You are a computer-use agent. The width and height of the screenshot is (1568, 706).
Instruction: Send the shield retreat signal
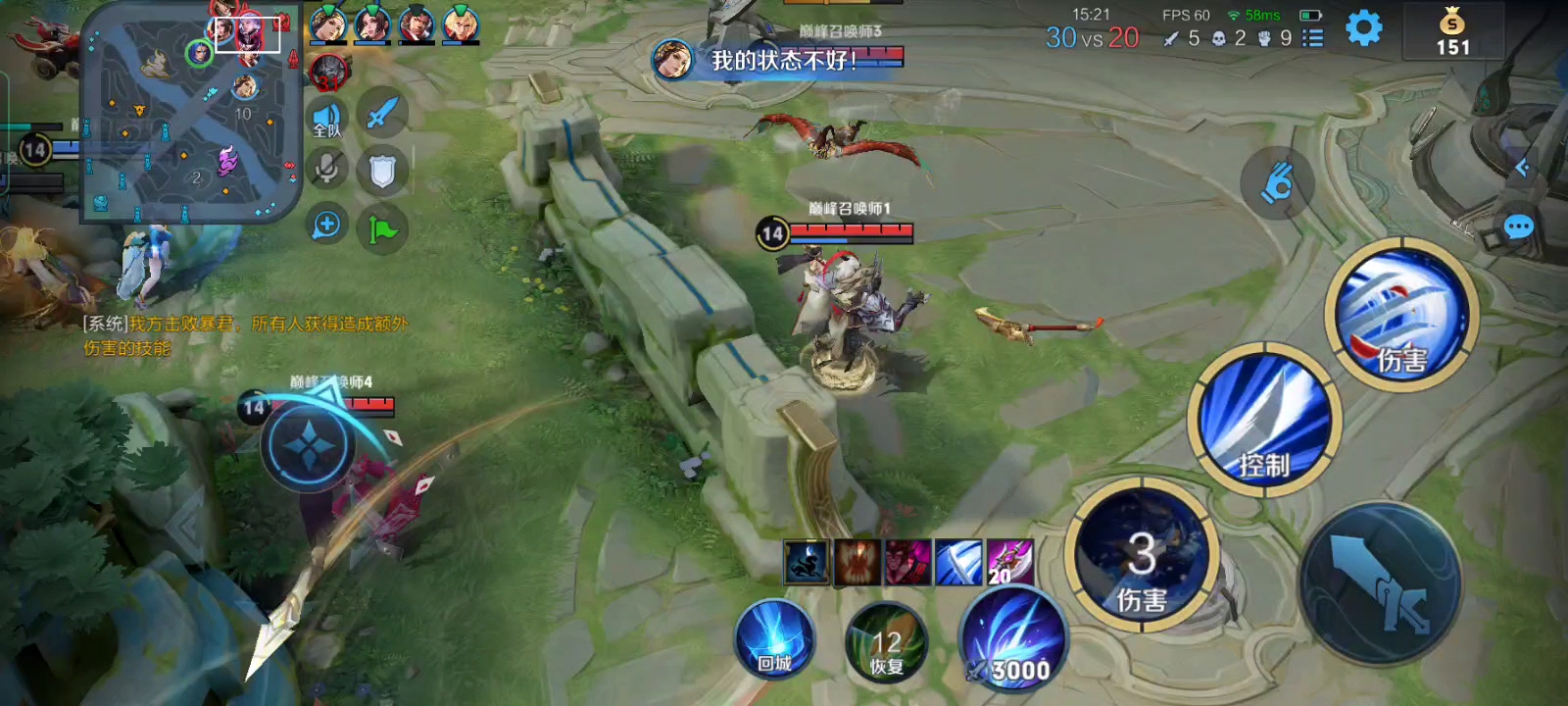pos(381,172)
